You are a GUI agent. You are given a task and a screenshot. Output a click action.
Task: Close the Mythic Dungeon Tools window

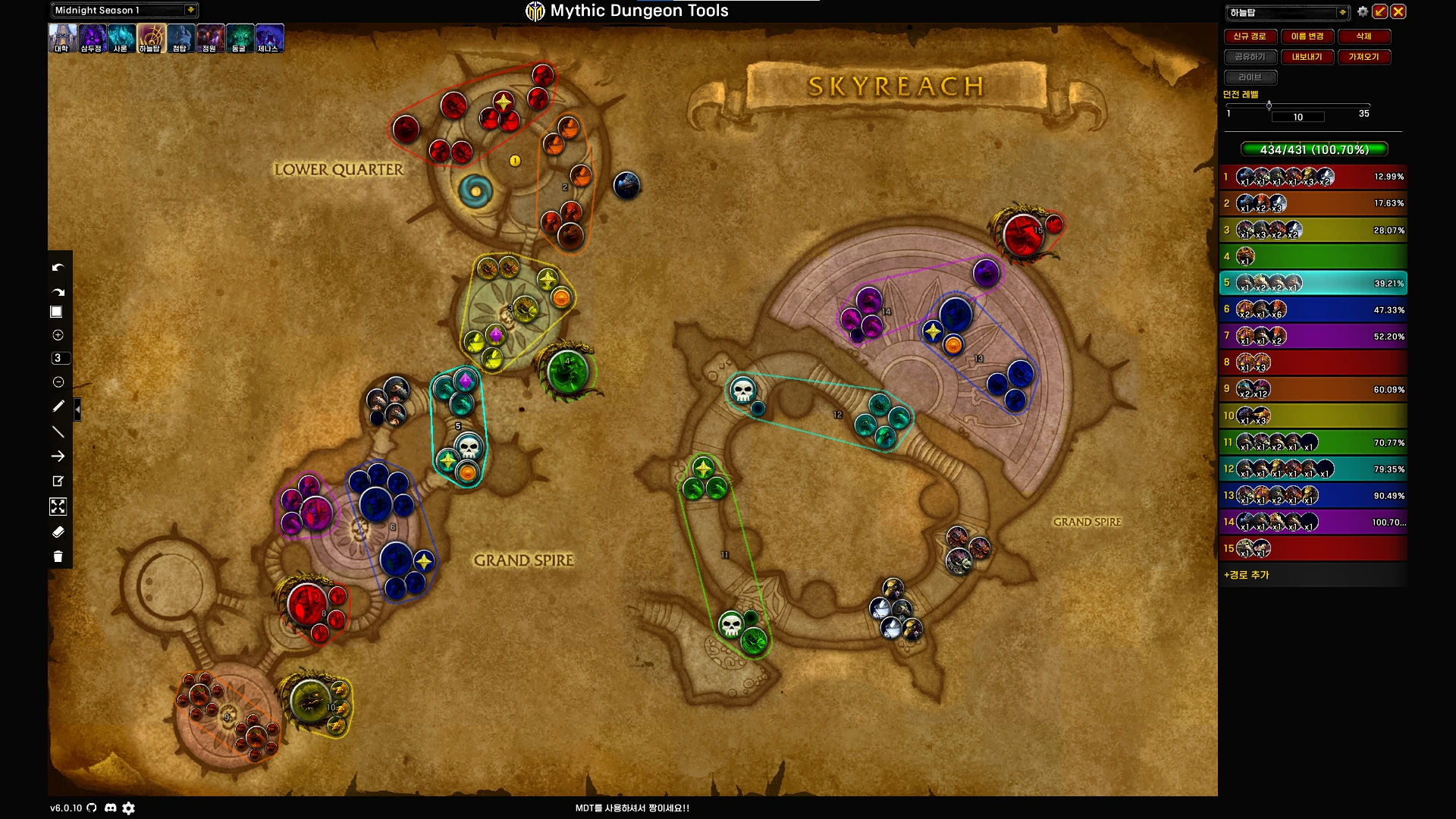pos(1398,11)
